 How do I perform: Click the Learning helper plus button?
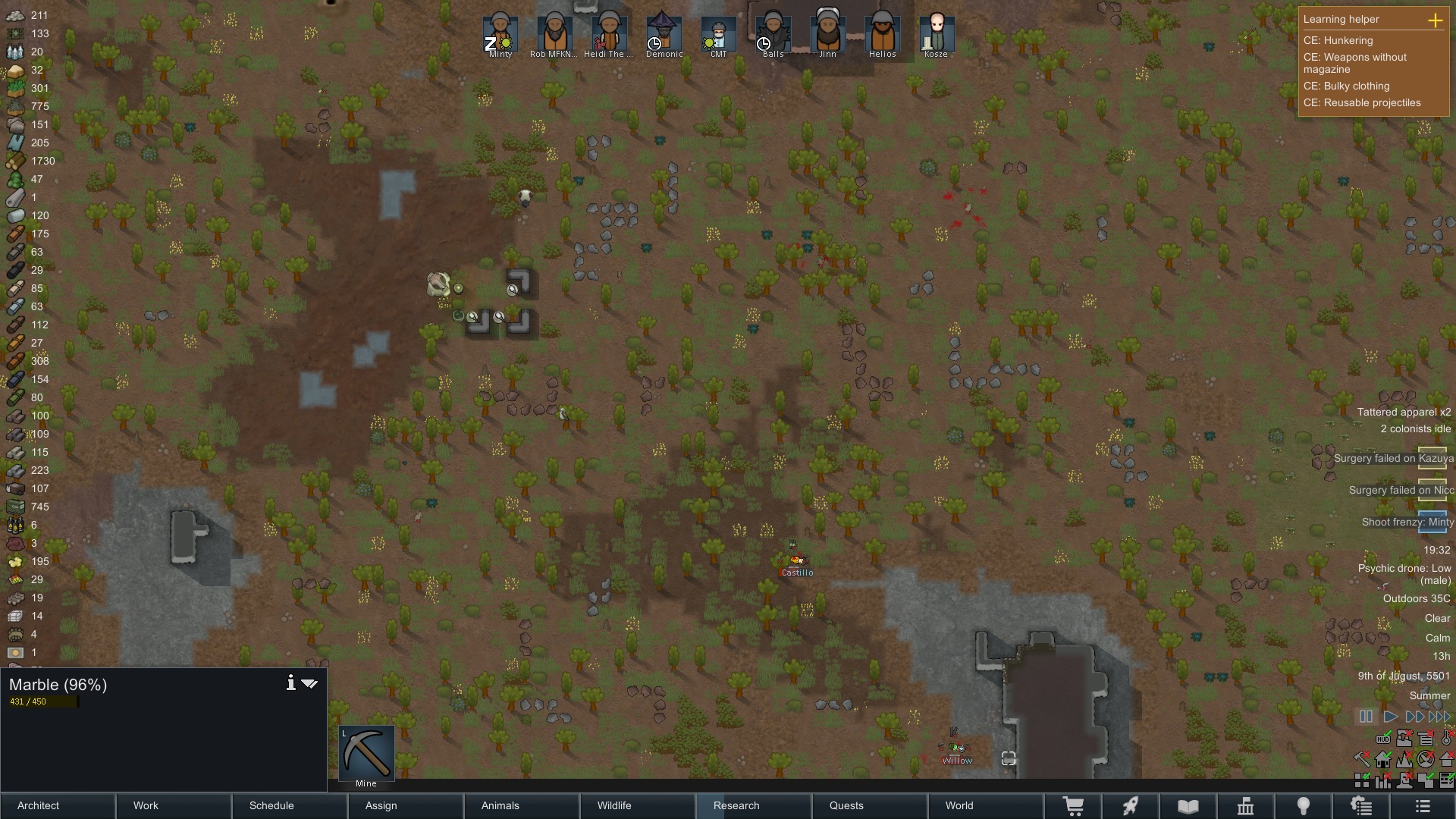pos(1435,20)
